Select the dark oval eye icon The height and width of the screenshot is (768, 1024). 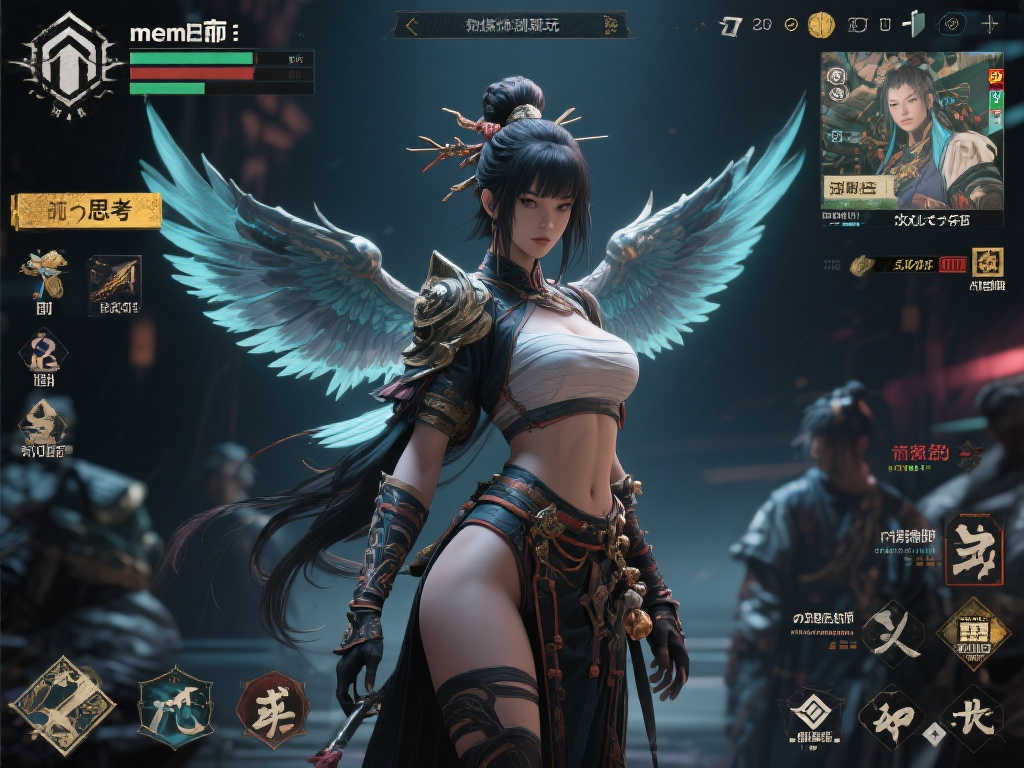954,24
